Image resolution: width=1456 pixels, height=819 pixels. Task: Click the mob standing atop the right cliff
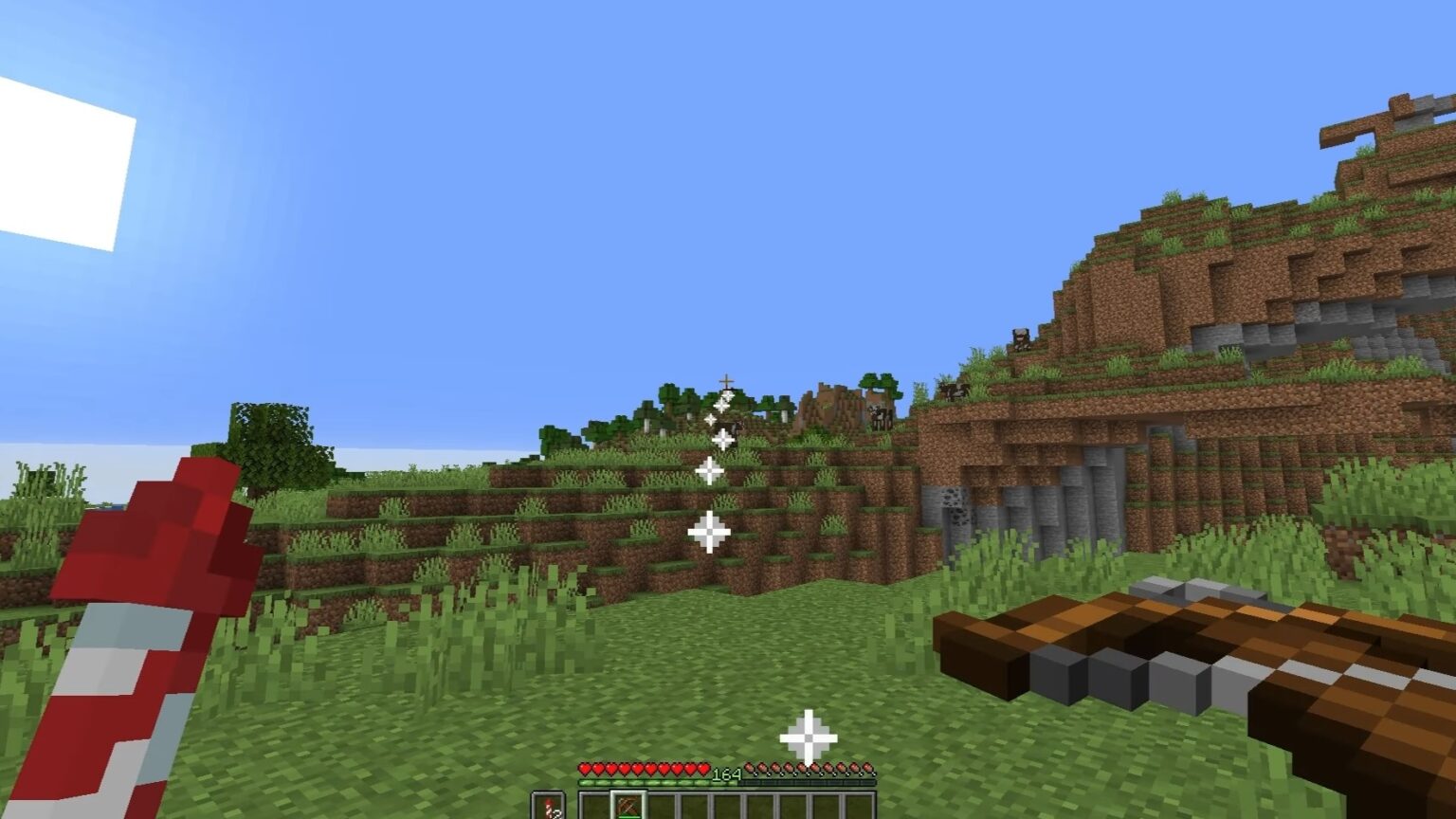1022,338
